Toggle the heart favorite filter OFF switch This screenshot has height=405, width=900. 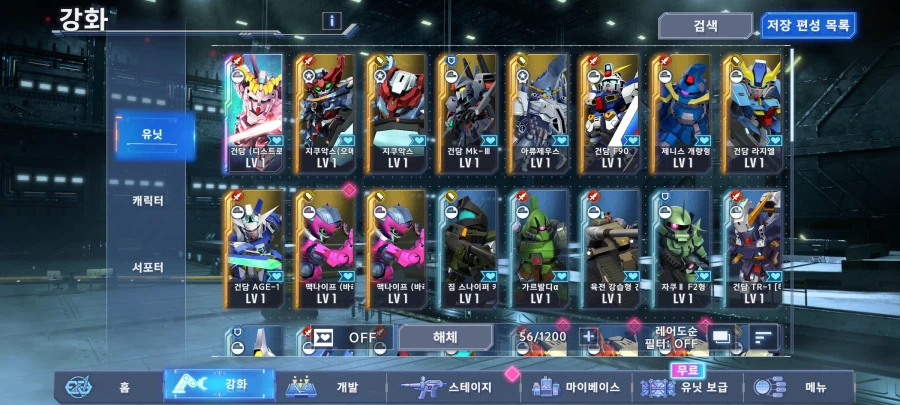(x=344, y=337)
